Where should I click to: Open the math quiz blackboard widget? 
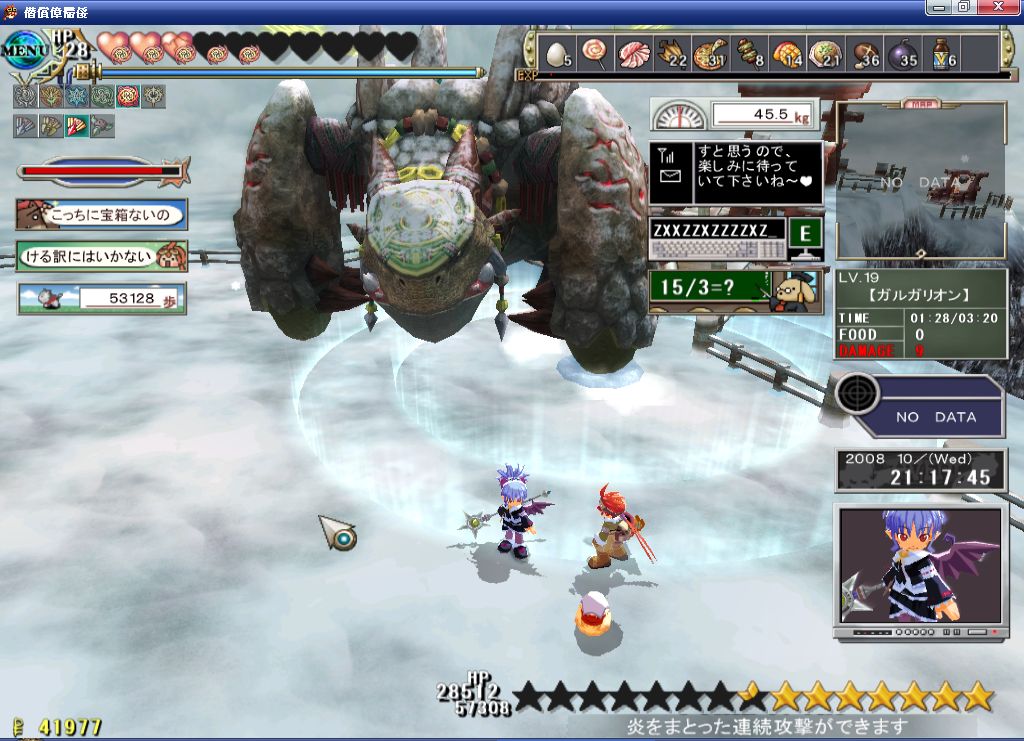point(735,289)
